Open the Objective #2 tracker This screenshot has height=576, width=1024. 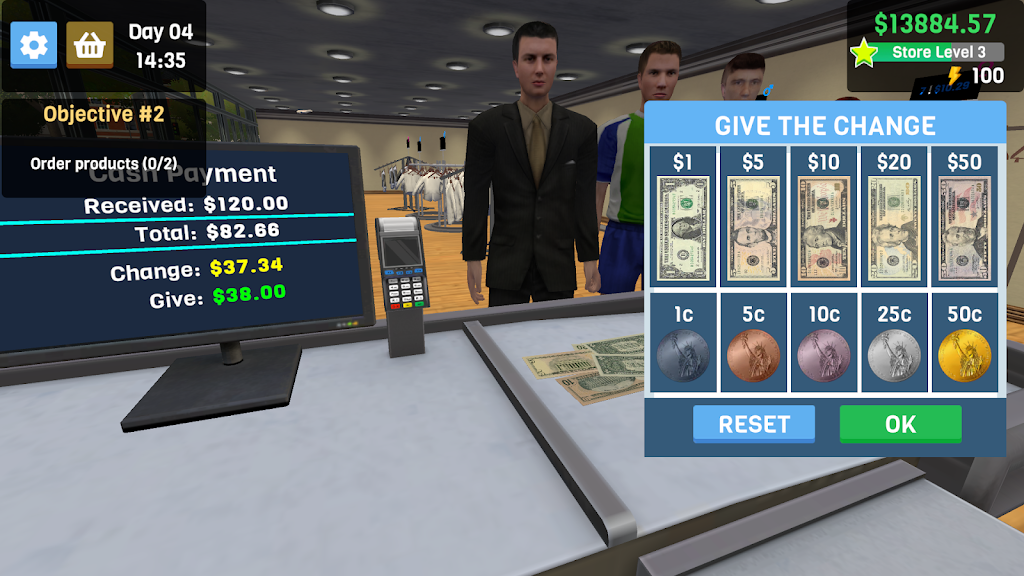click(x=103, y=114)
